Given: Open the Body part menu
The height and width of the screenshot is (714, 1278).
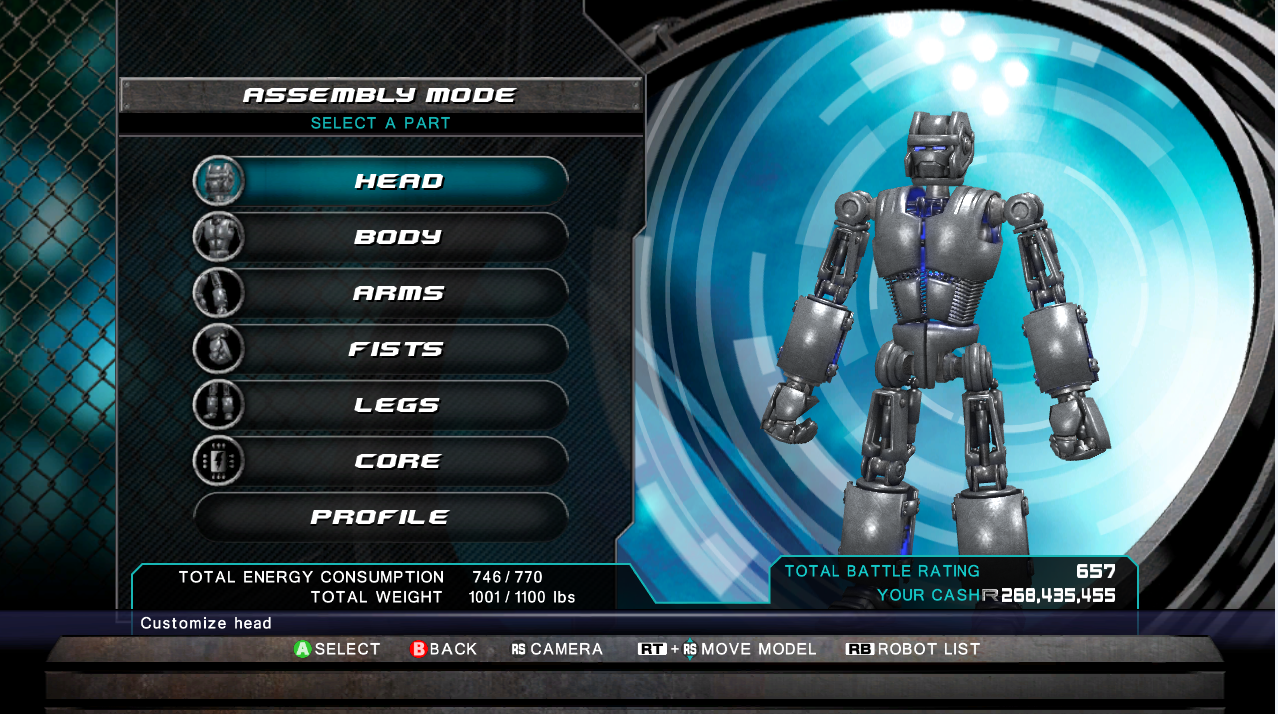Looking at the screenshot, I should coord(397,237).
